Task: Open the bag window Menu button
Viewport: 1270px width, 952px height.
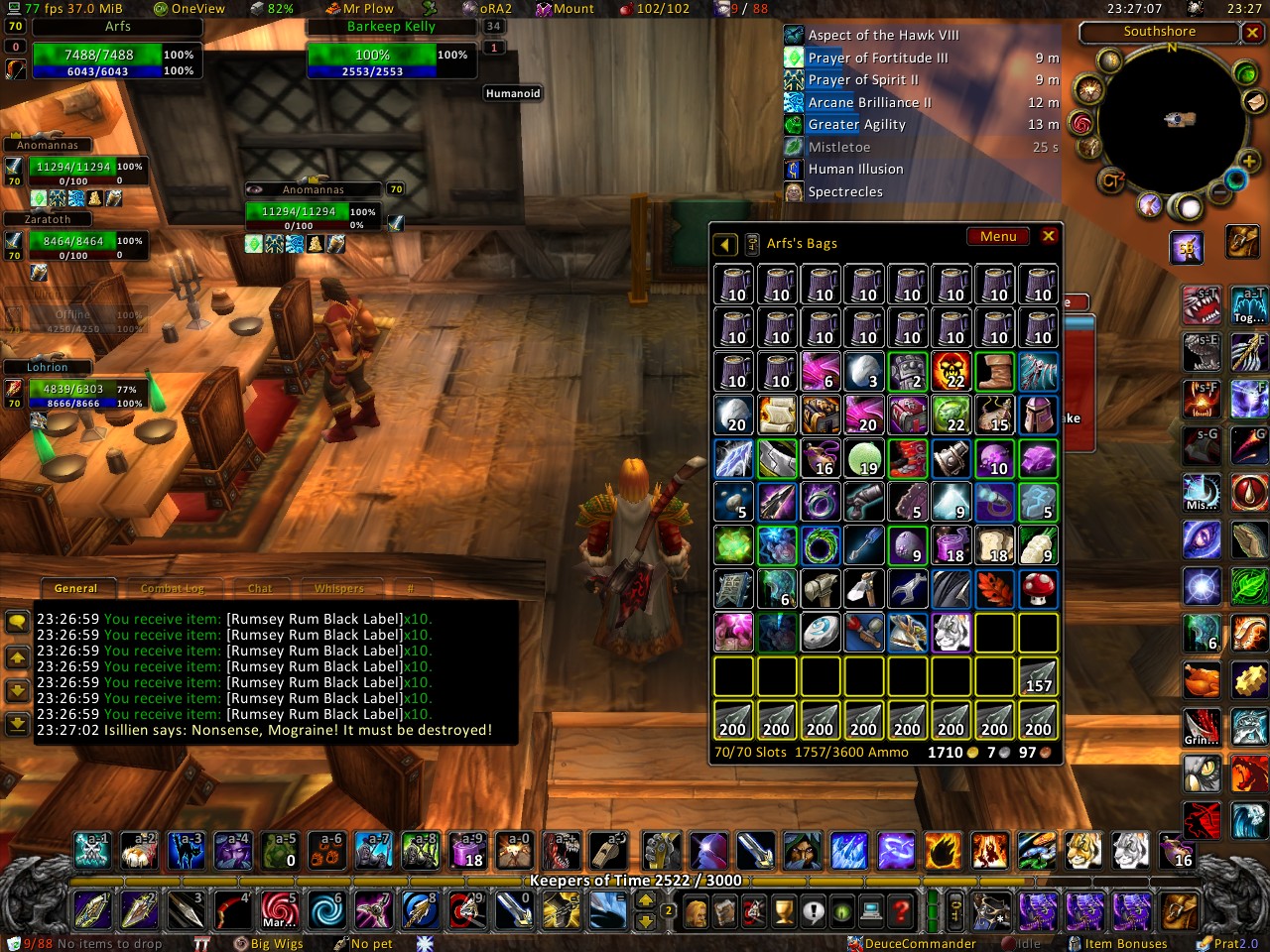Action: [998, 236]
